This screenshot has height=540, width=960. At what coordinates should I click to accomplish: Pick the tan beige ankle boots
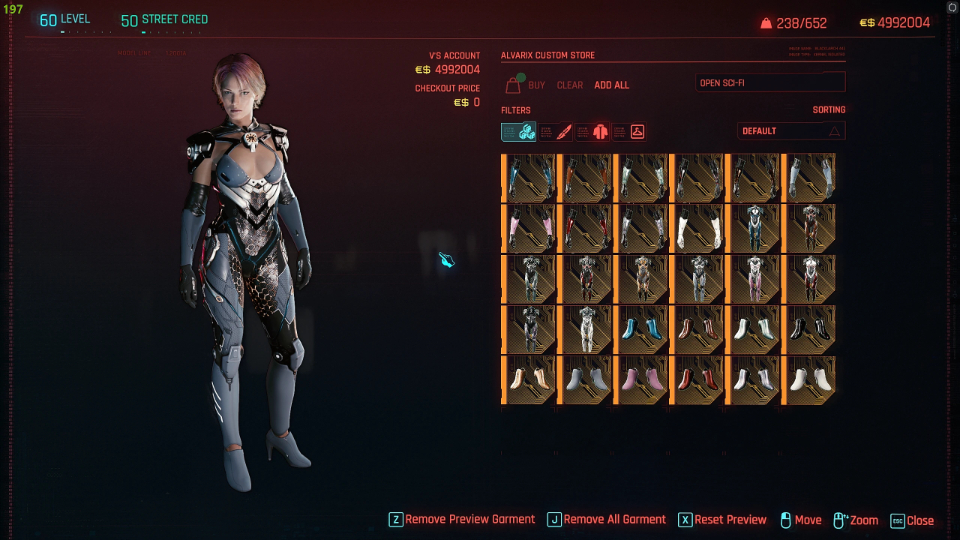coord(529,379)
